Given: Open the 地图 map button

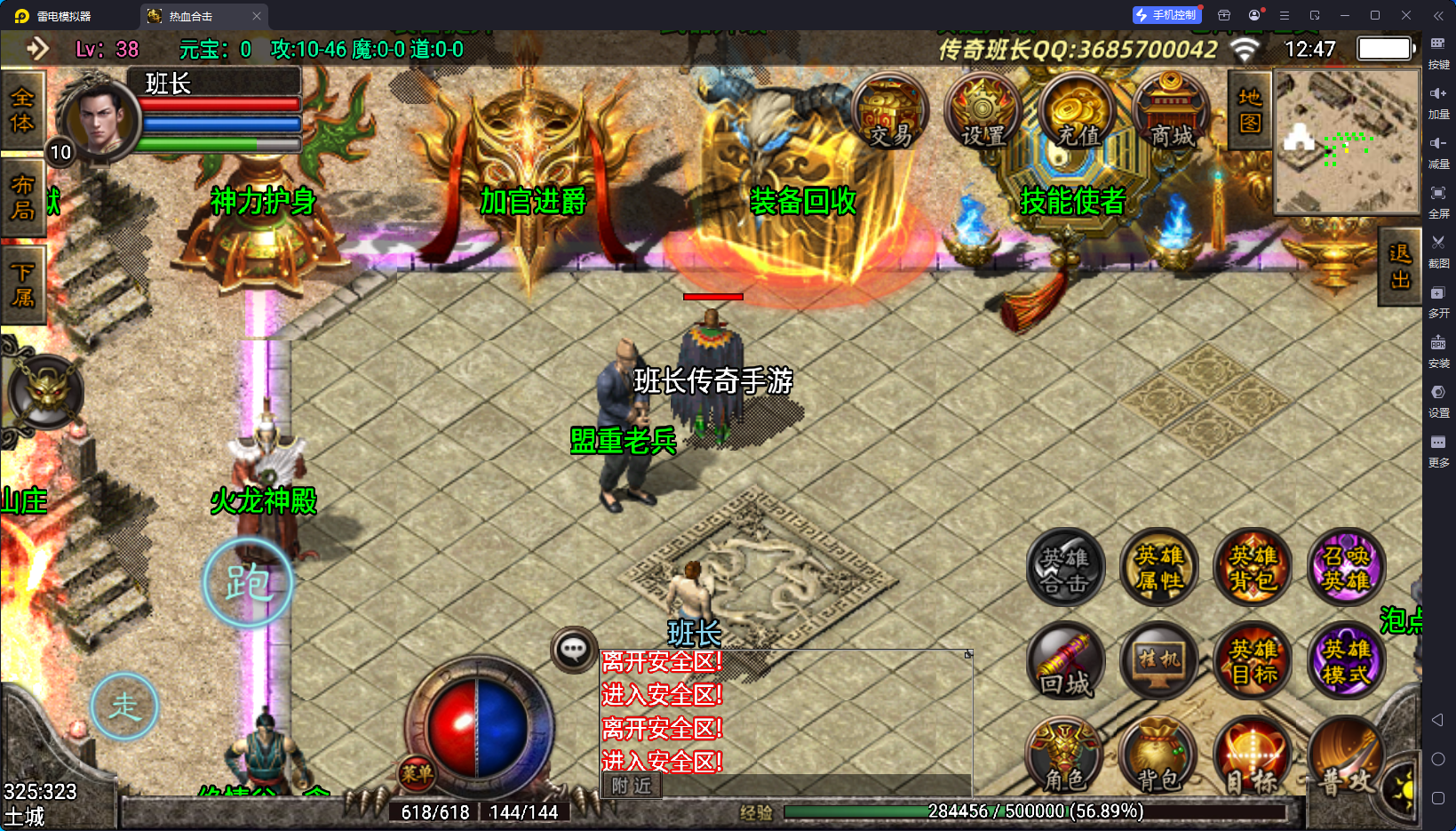Looking at the screenshot, I should [1249, 110].
